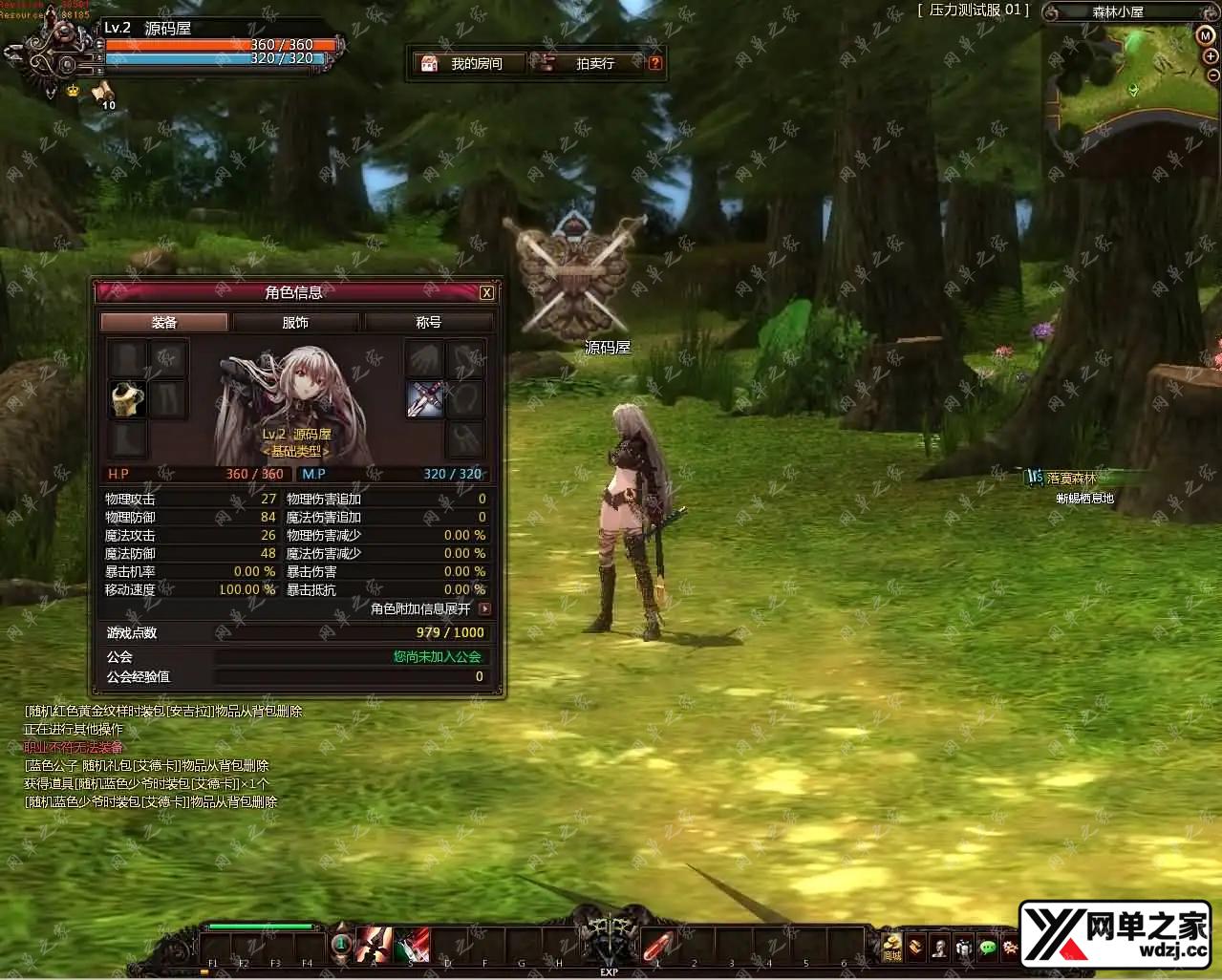The height and width of the screenshot is (980, 1222).
Task: Zoom in the minimap with plus button
Action: (1211, 56)
